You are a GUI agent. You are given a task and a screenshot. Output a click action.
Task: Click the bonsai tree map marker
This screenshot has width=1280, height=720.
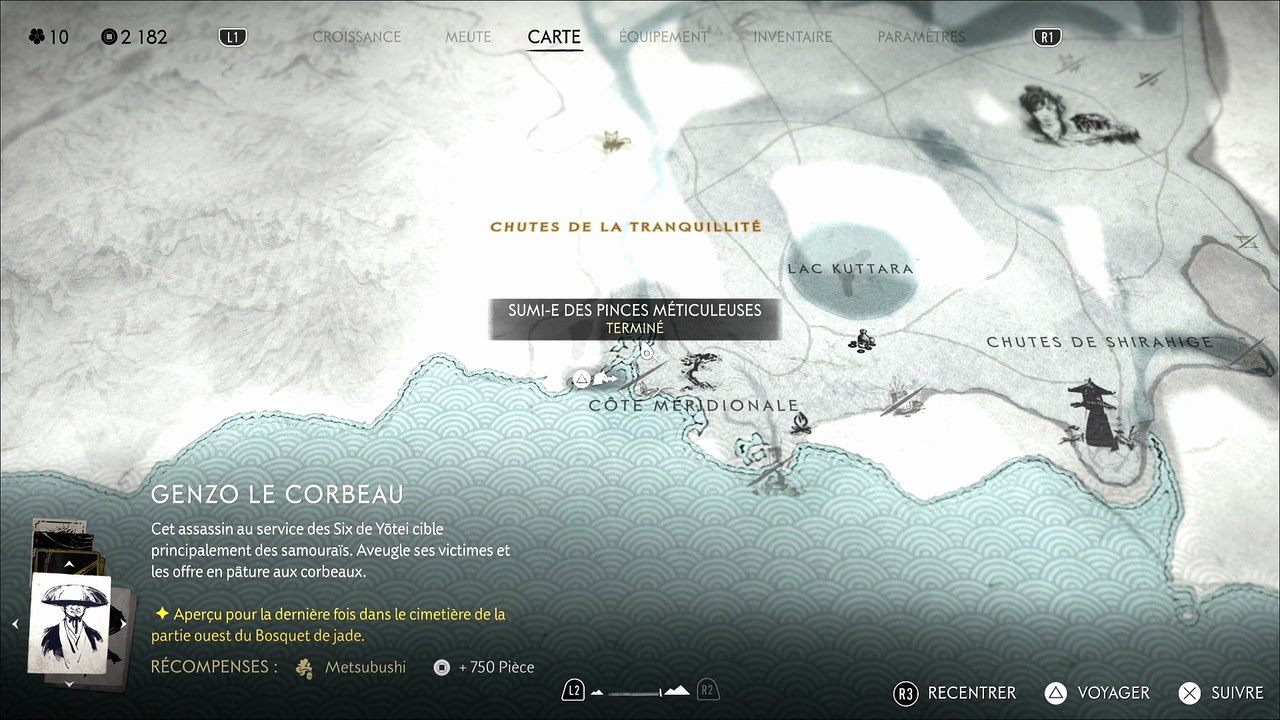(700, 370)
